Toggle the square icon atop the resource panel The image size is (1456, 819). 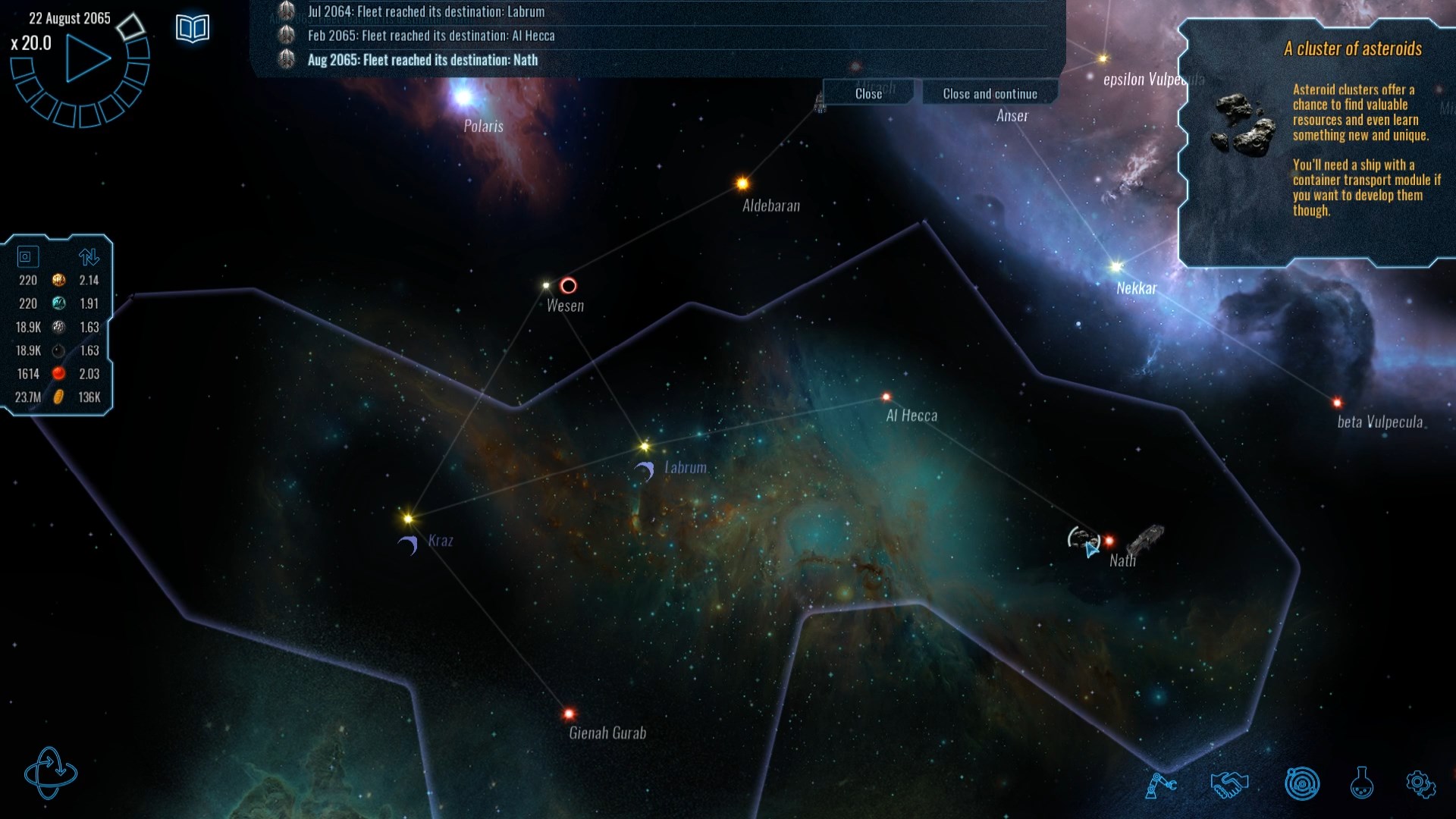click(26, 257)
